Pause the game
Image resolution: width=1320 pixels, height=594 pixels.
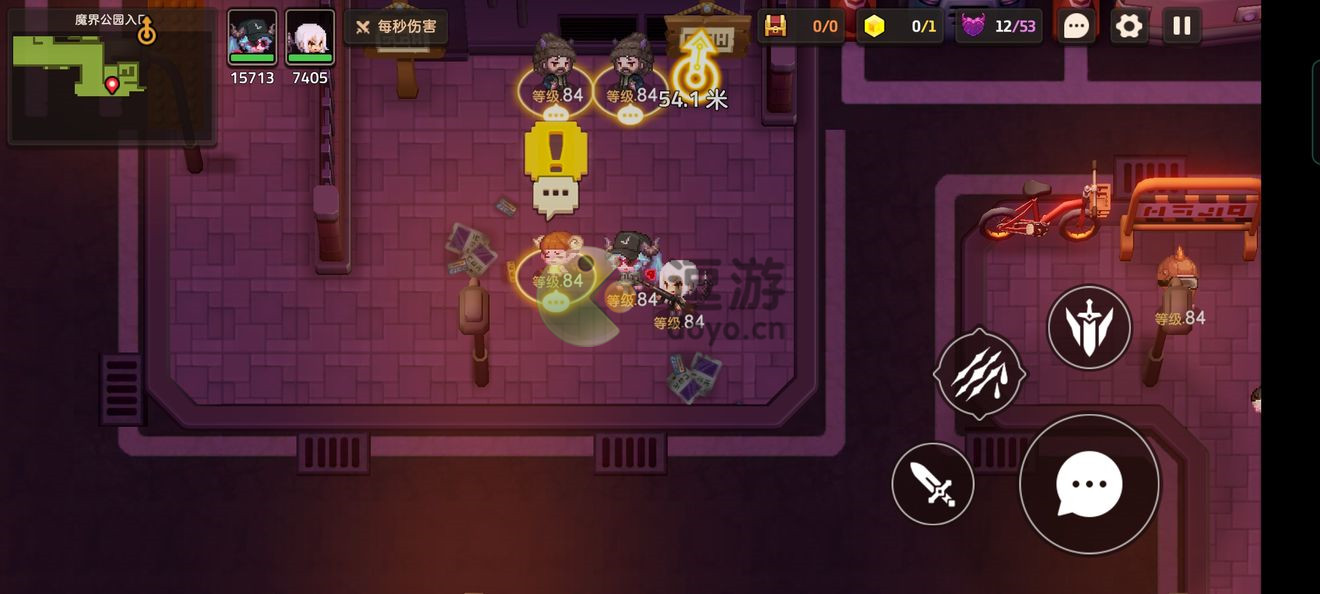pyautogui.click(x=1182, y=26)
